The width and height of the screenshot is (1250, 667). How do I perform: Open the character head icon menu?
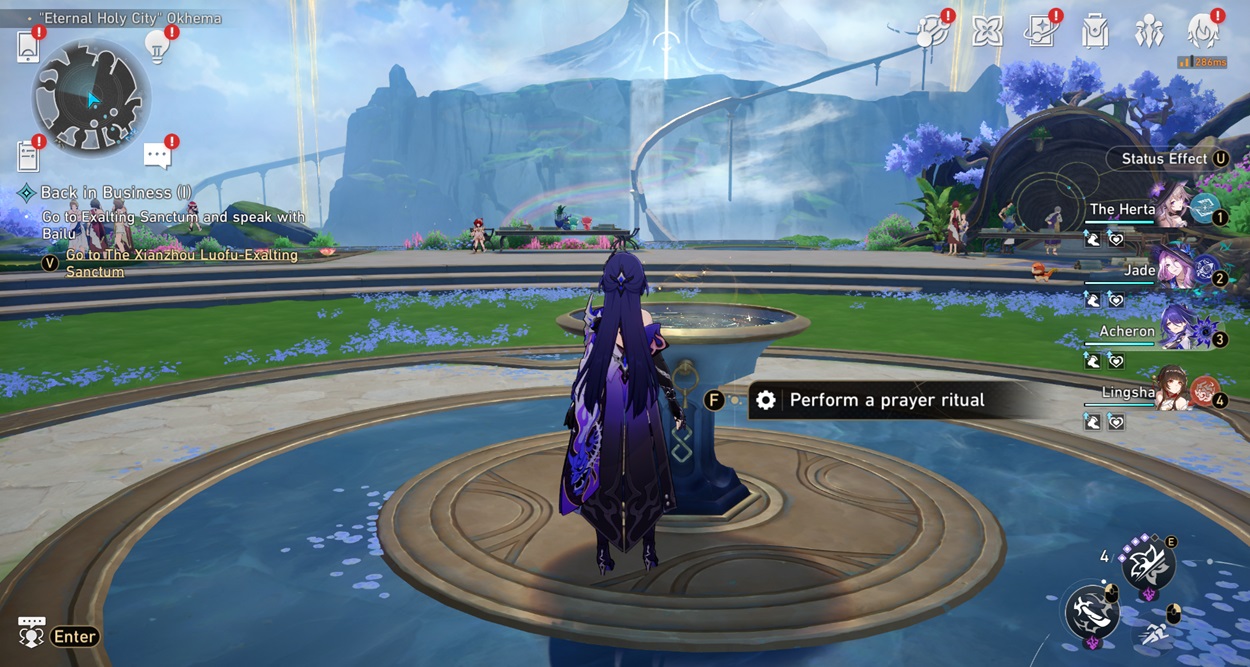(x=1203, y=31)
